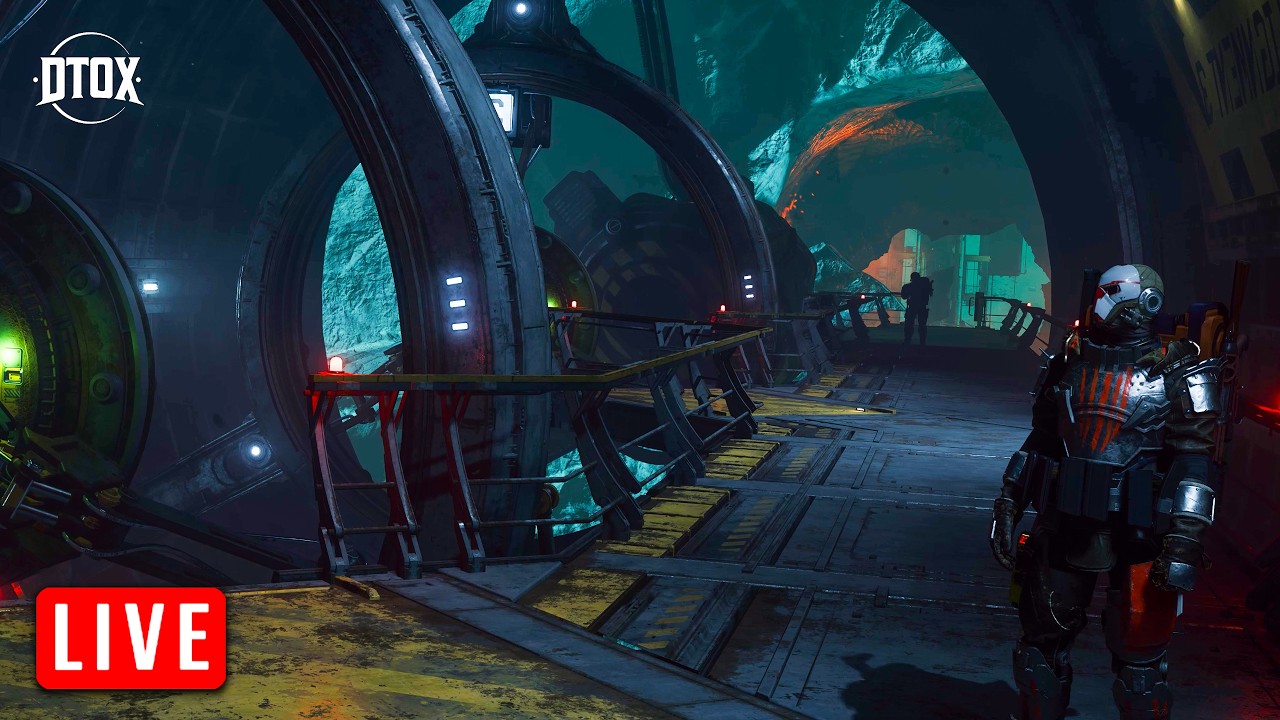Select the DTOX channel logo
Image resolution: width=1280 pixels, height=720 pixels.
tap(88, 78)
